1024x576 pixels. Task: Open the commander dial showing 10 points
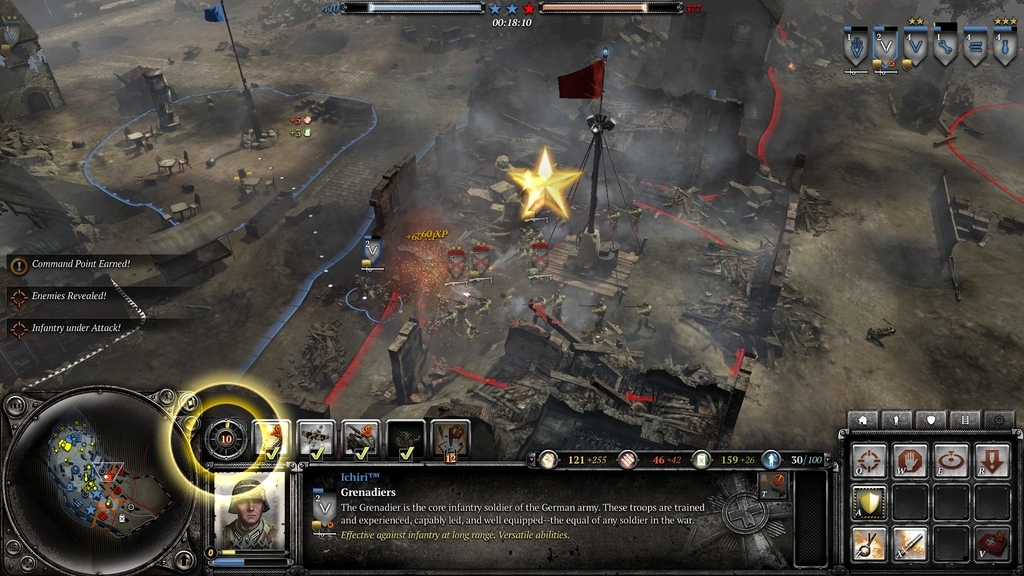[226, 438]
